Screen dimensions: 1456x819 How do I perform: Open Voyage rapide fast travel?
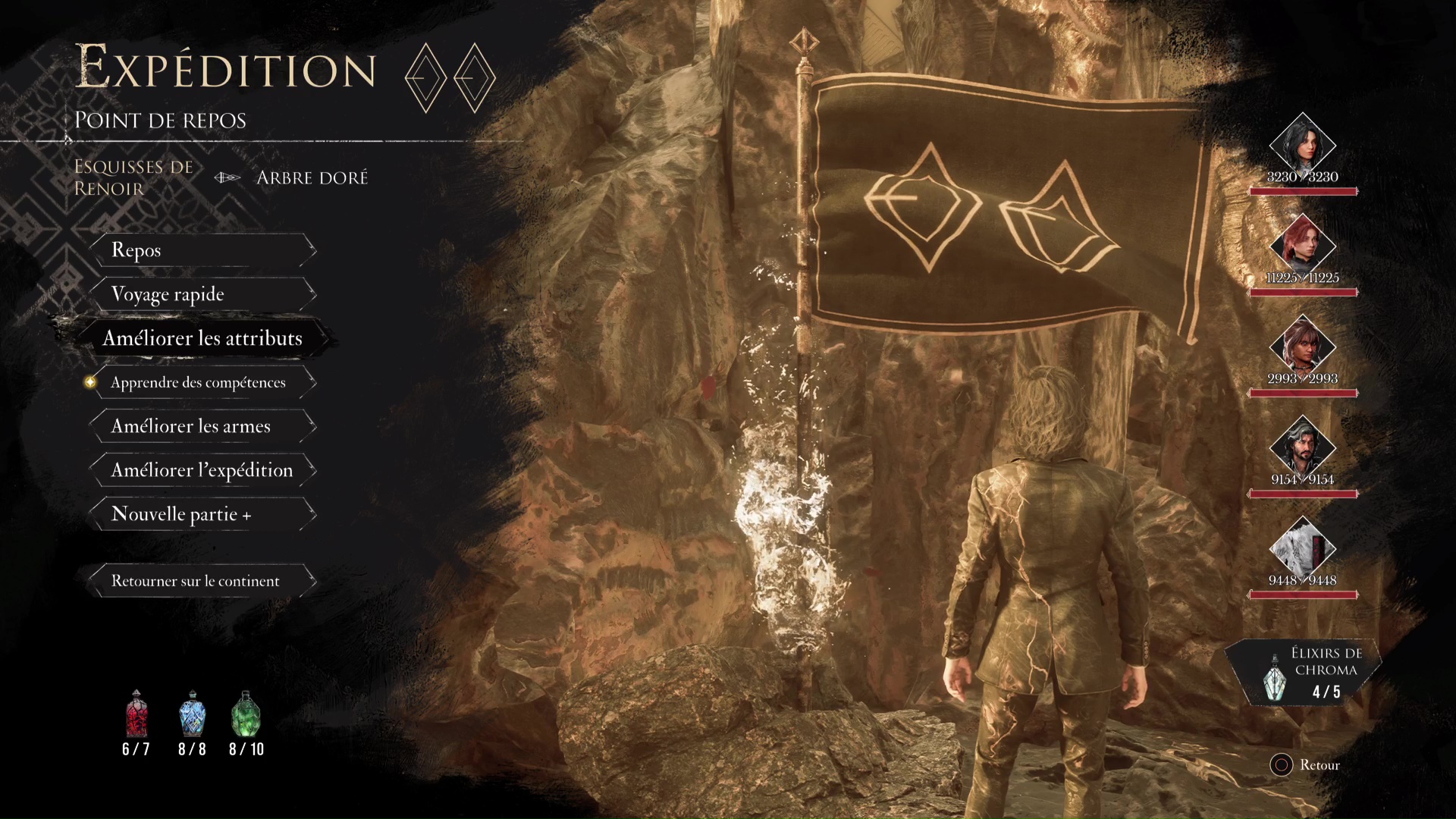(x=202, y=294)
